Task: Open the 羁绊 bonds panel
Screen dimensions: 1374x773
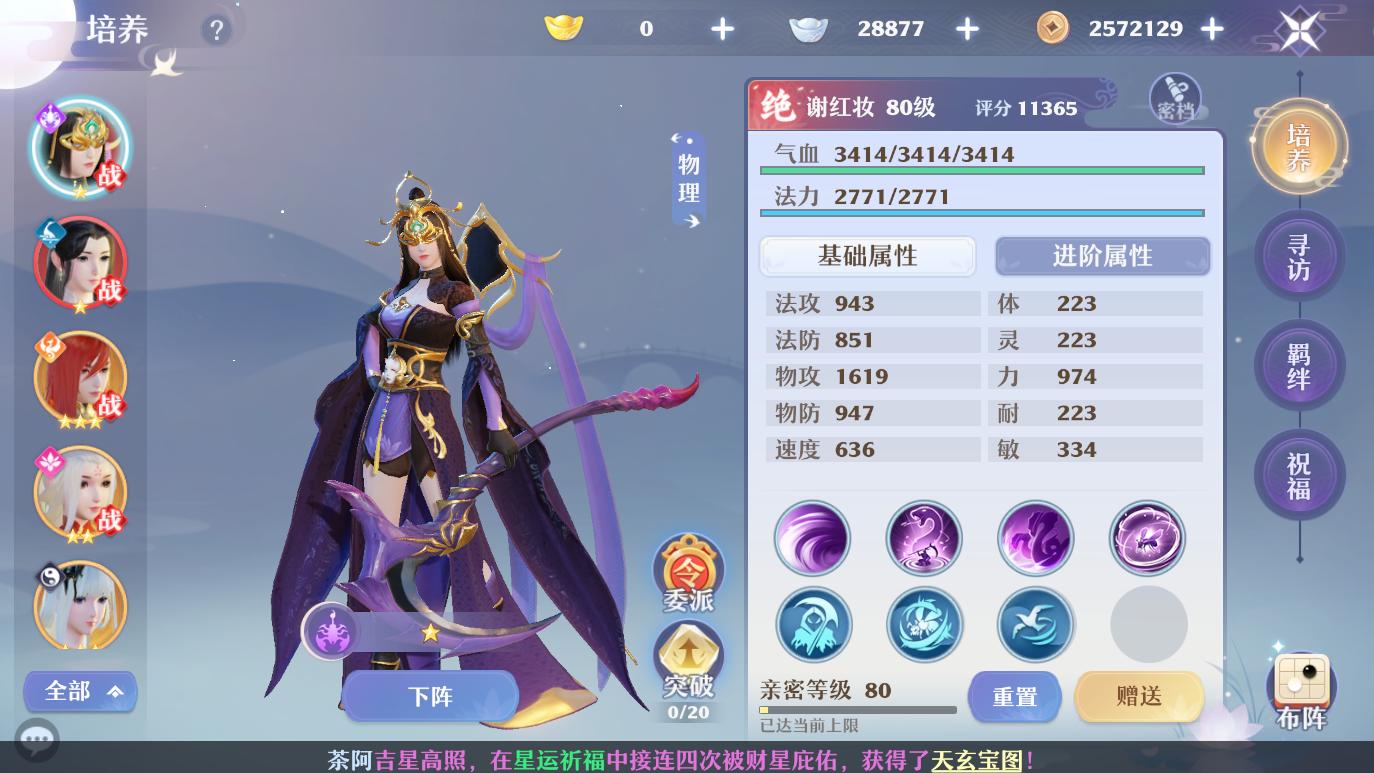Action: tap(1299, 365)
